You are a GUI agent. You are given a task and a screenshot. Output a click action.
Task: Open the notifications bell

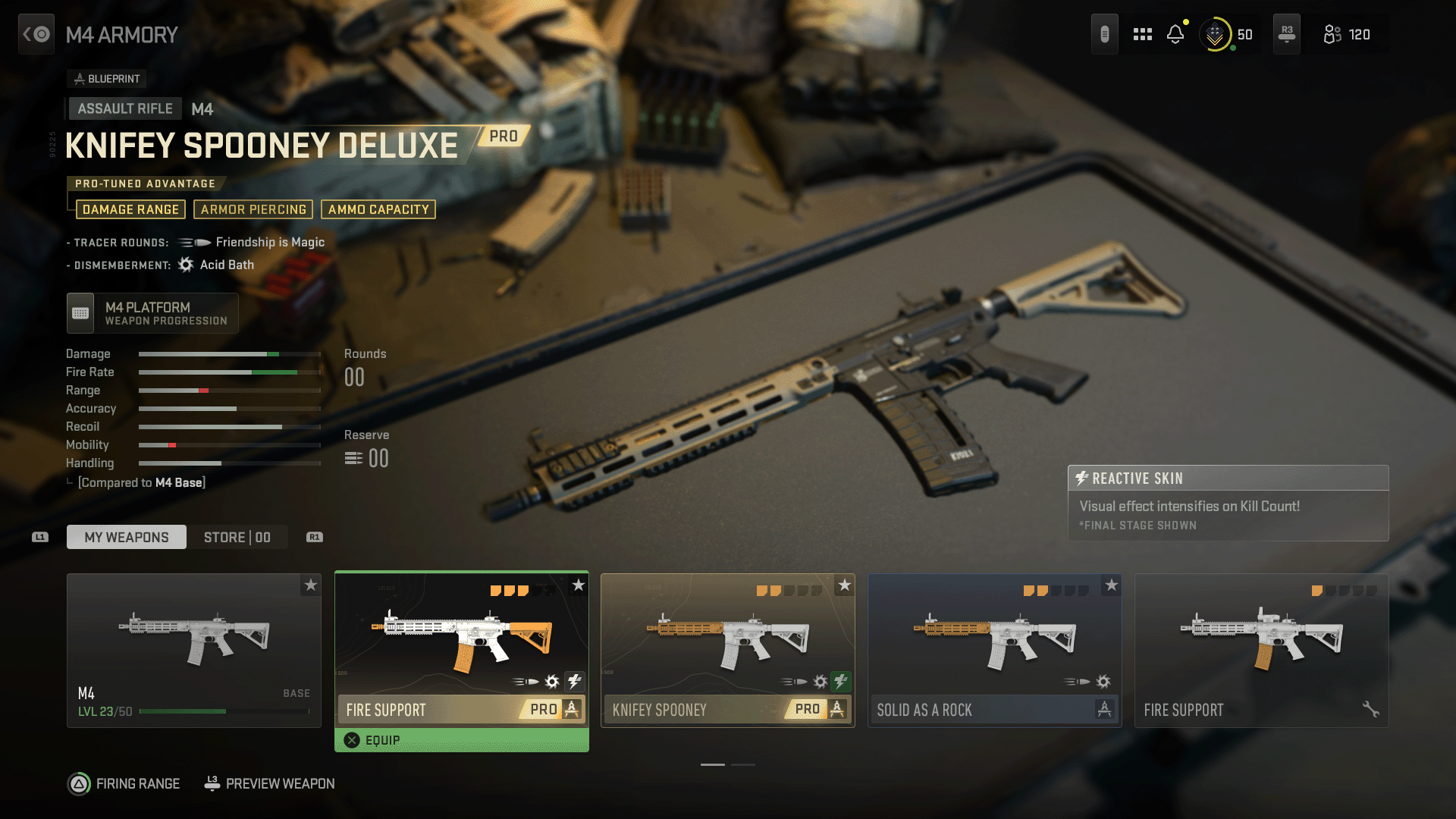(x=1175, y=34)
